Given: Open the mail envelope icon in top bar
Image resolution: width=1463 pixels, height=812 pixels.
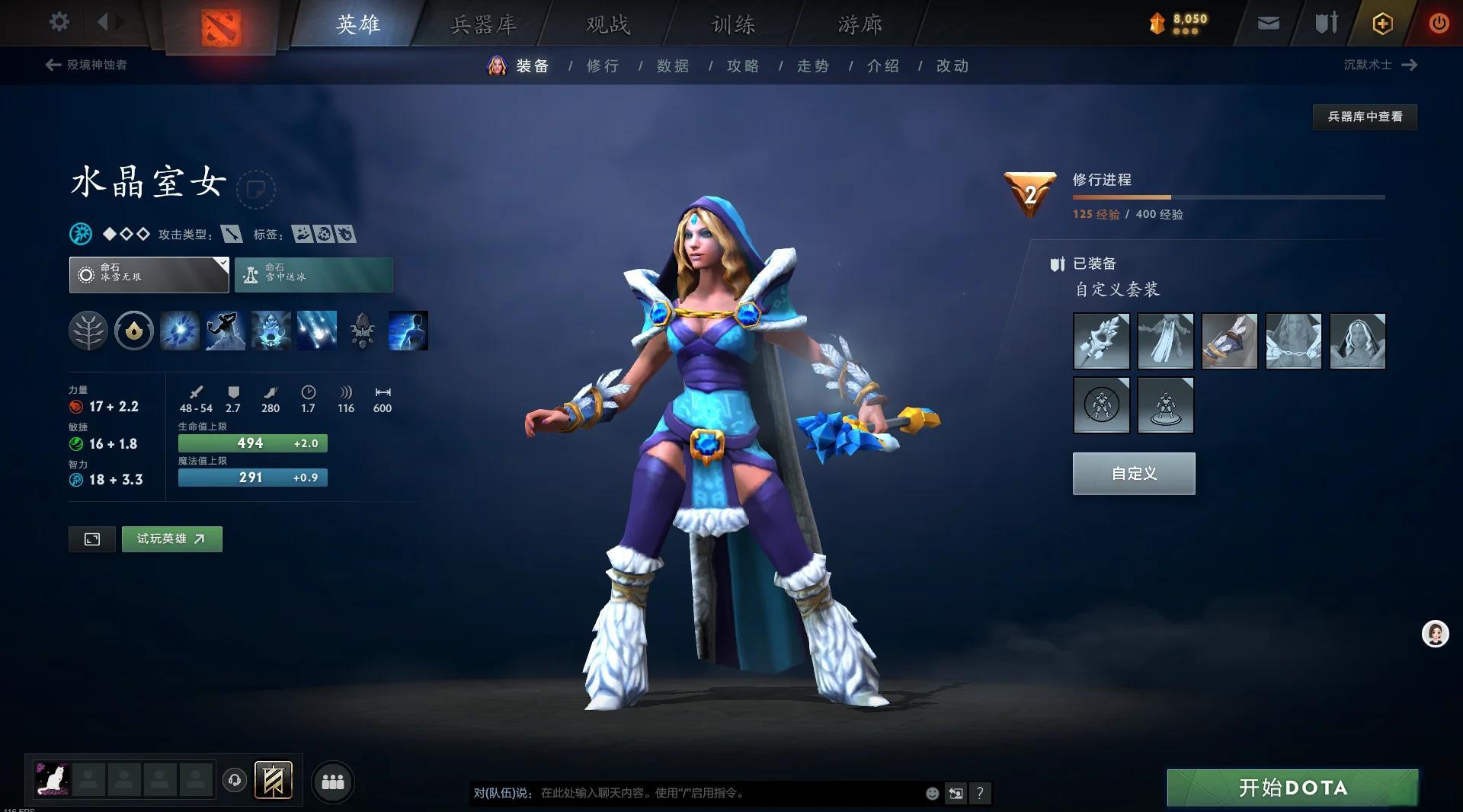Looking at the screenshot, I should [x=1267, y=23].
